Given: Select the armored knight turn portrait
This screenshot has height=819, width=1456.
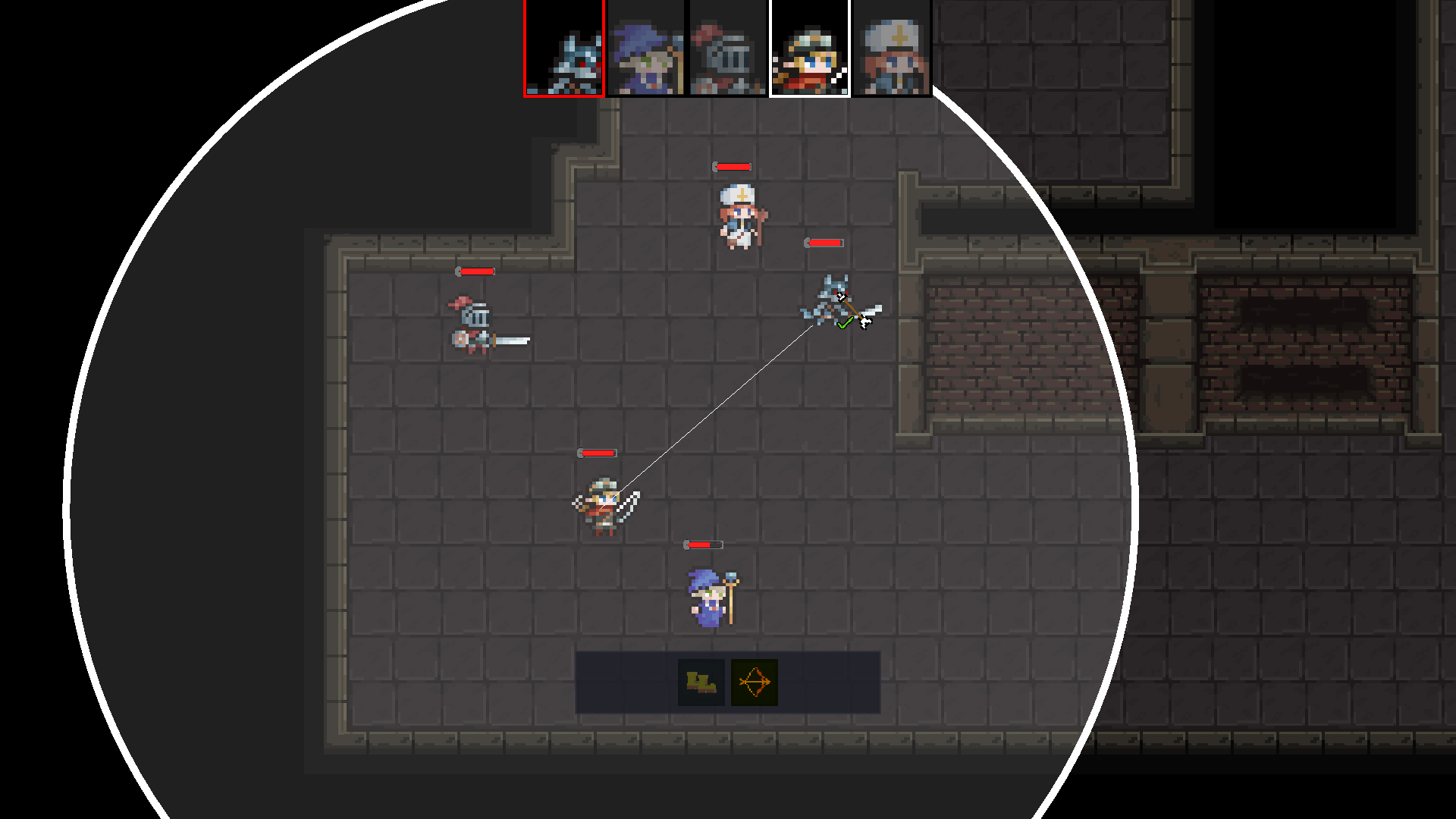Looking at the screenshot, I should coord(728,49).
